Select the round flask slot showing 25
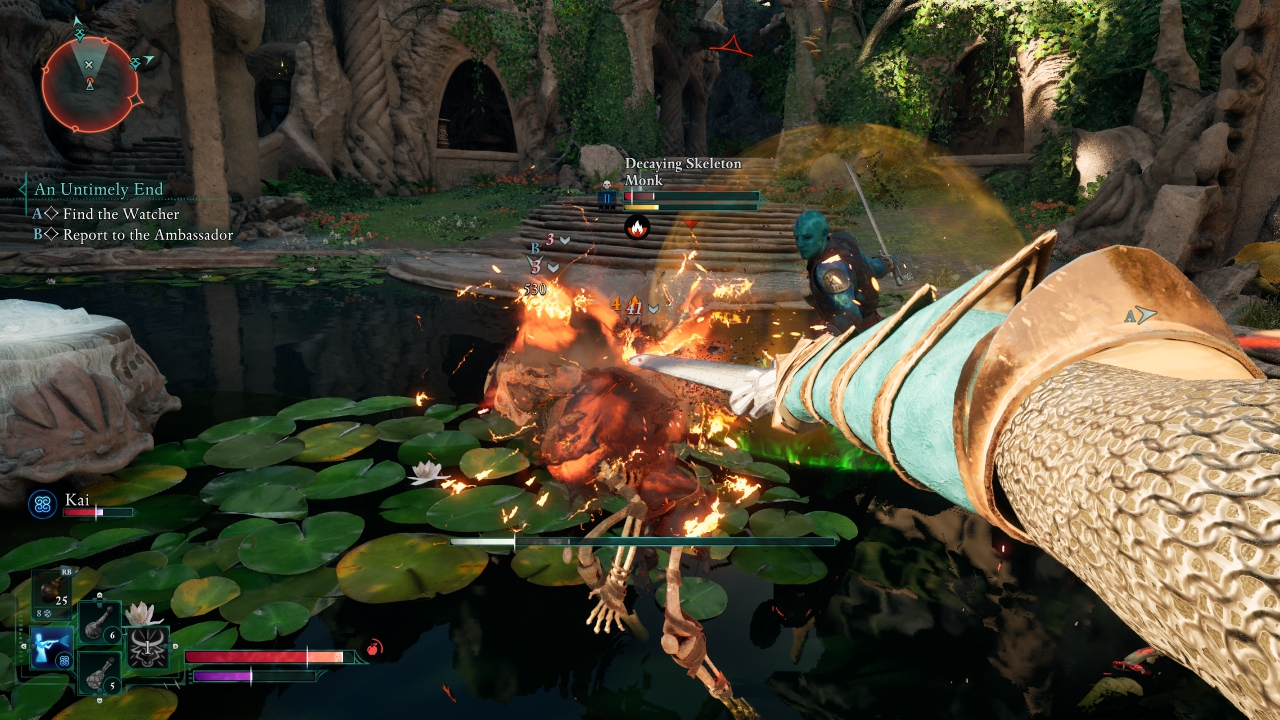The width and height of the screenshot is (1280, 720). tap(51, 592)
